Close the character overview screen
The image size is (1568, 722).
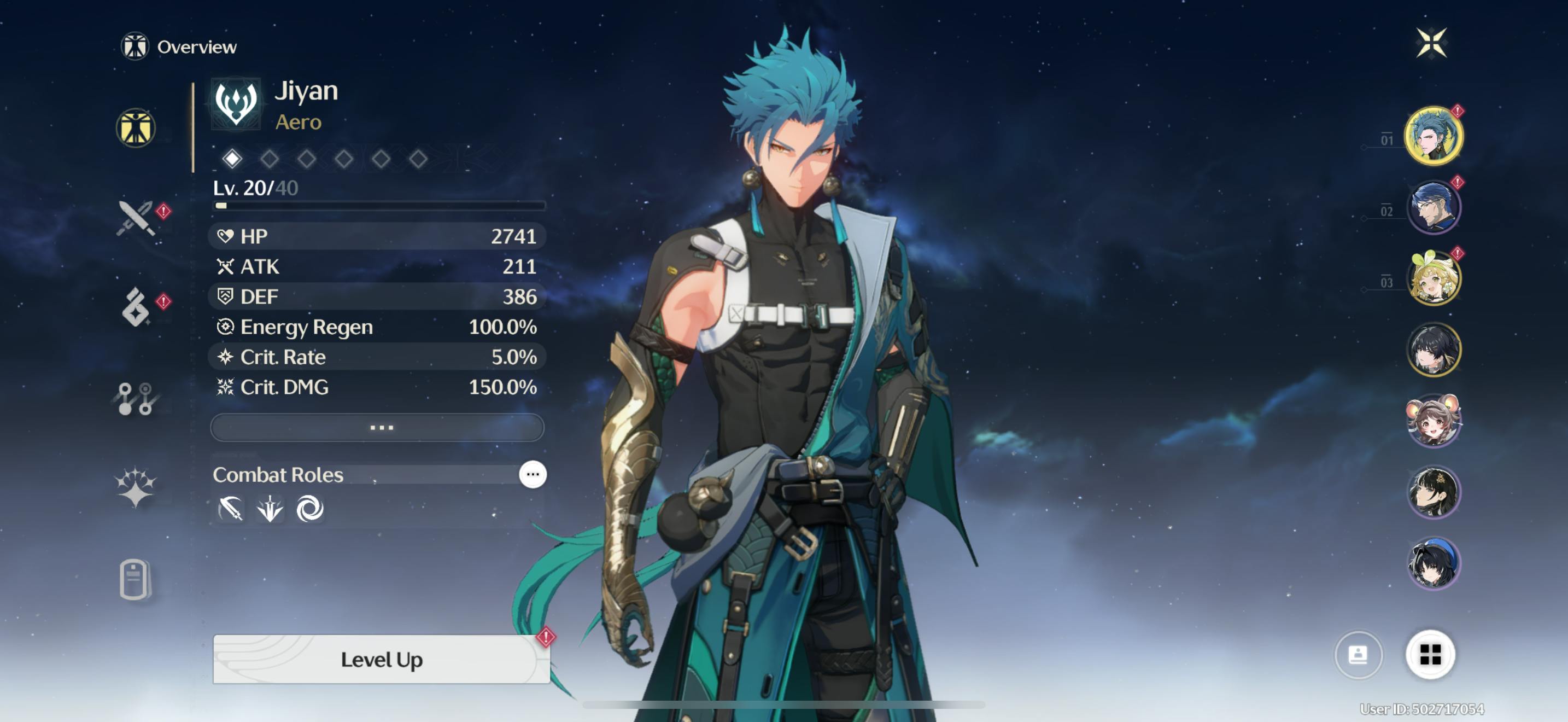coord(1430,43)
